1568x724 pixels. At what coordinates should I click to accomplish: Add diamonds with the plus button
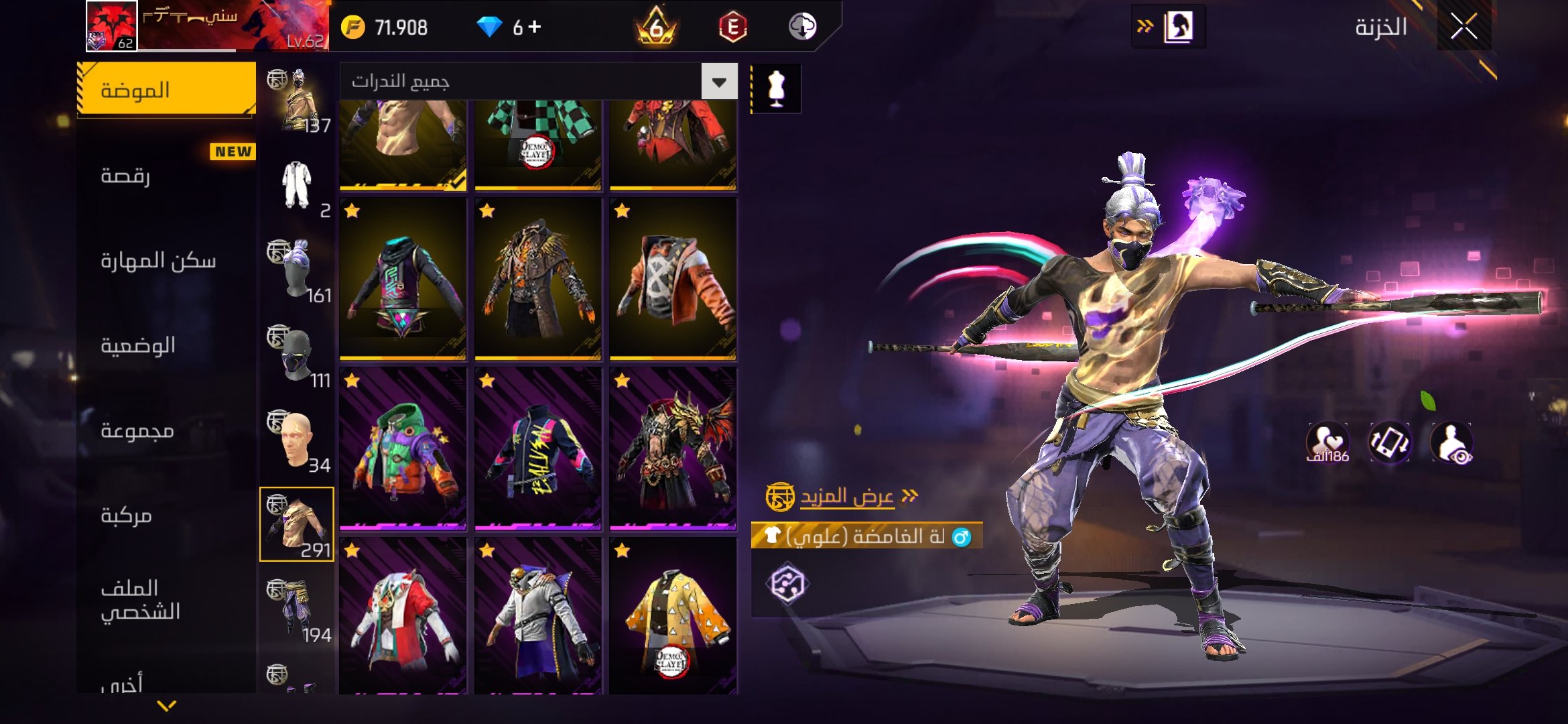[535, 27]
